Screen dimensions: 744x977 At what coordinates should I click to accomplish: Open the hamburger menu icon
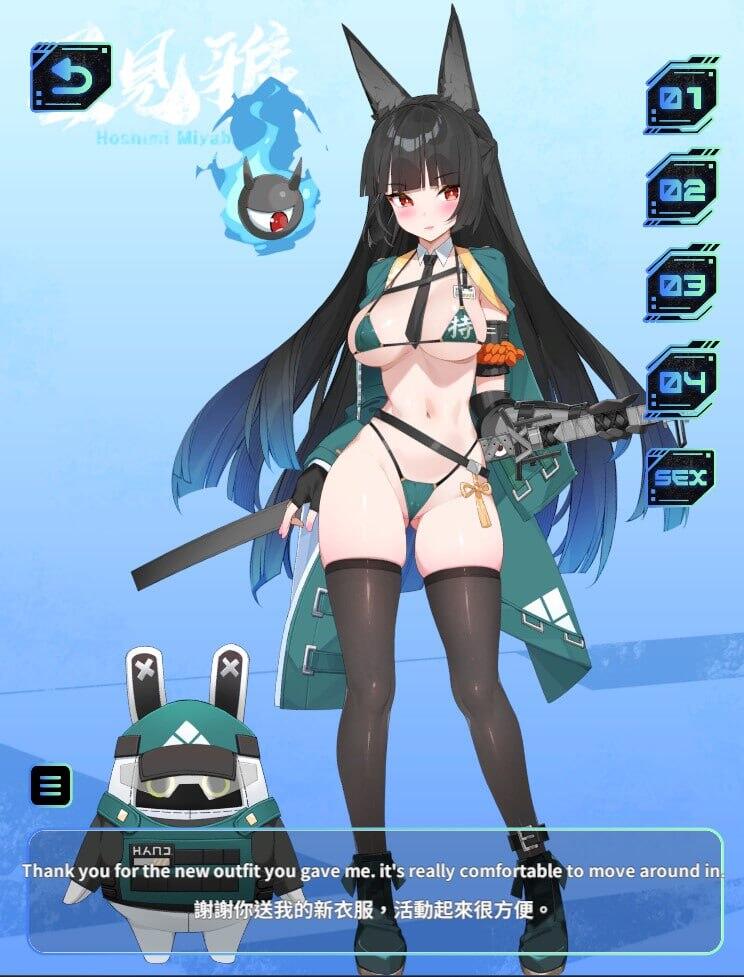[51, 786]
